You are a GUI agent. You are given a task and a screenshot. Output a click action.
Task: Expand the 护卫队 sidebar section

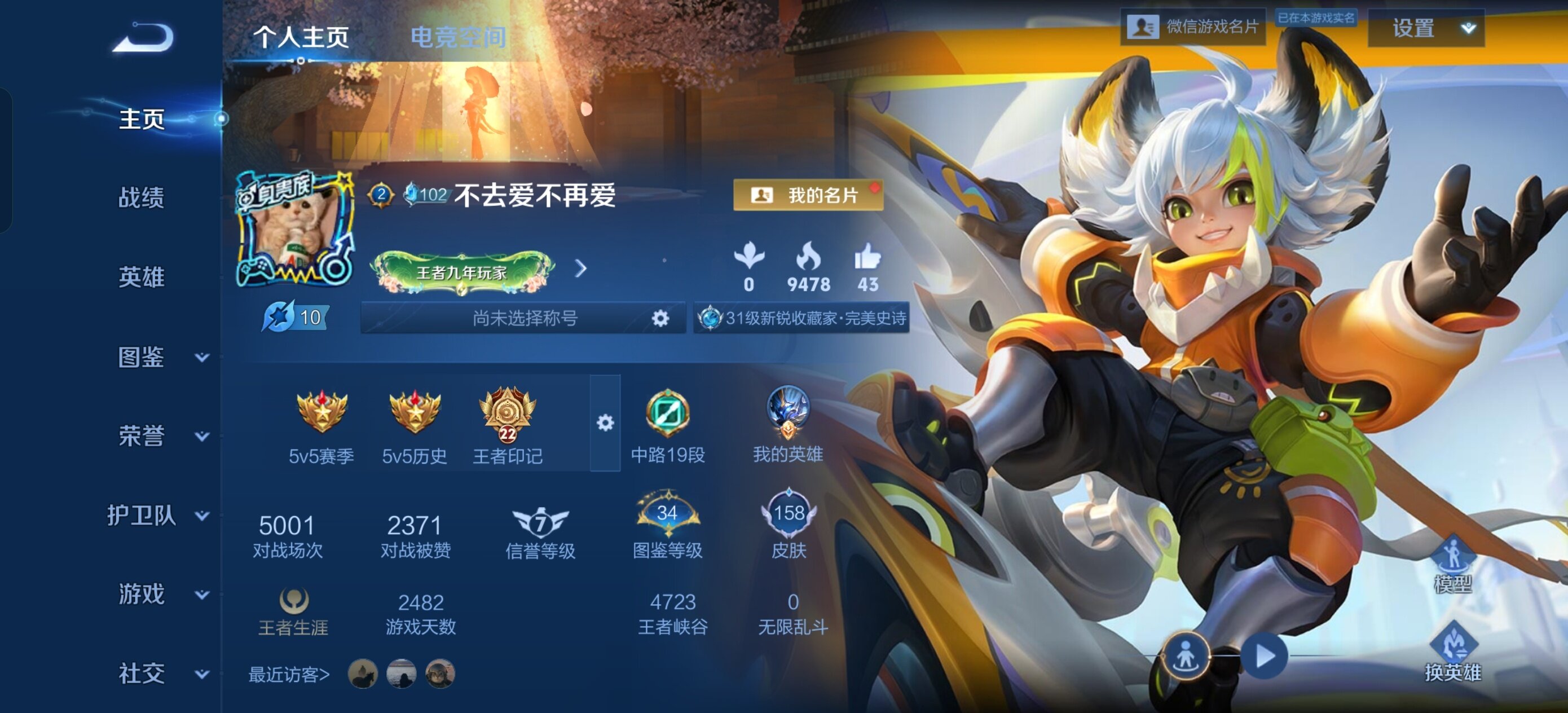click(157, 516)
